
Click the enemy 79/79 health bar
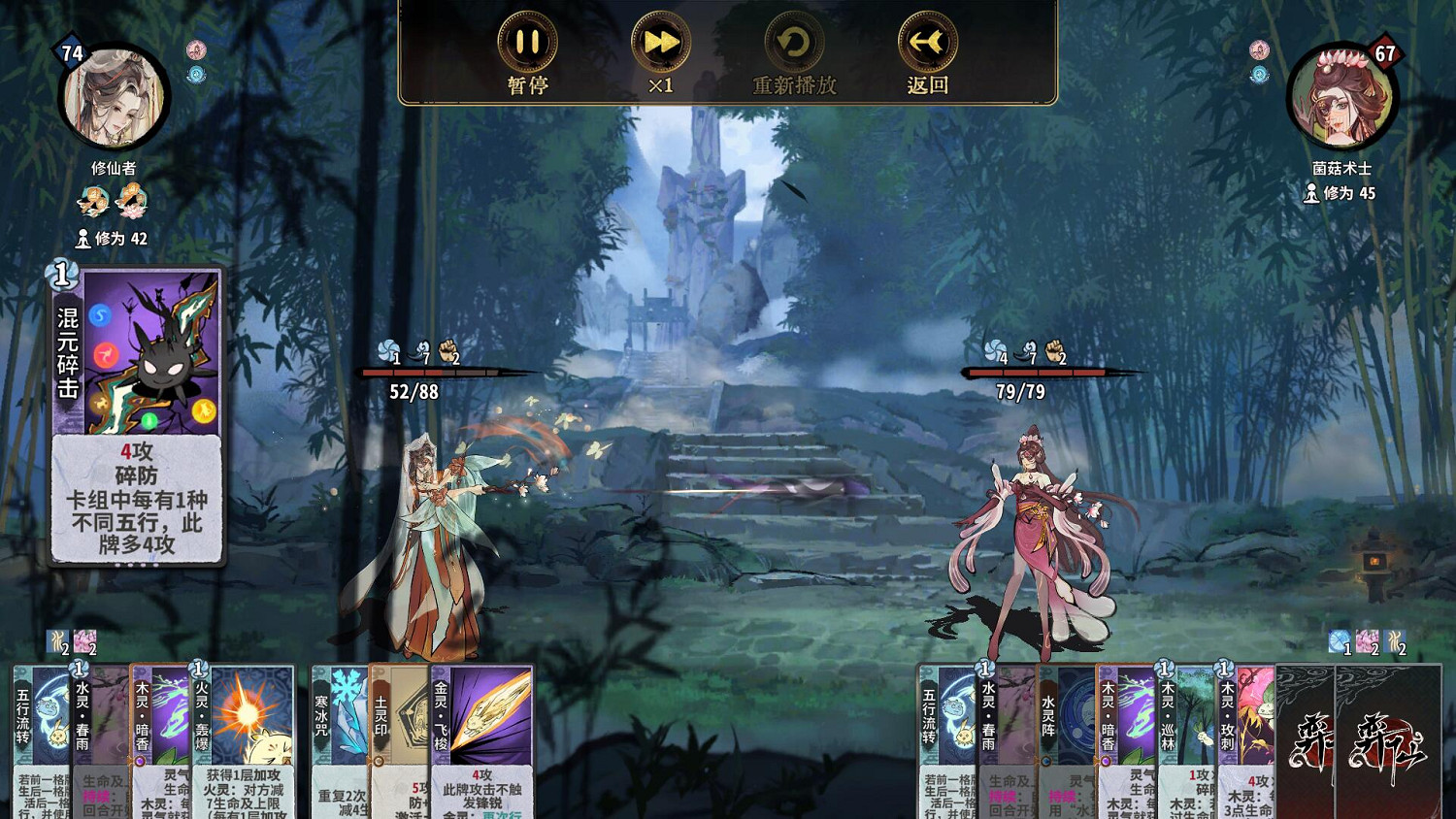(1036, 374)
